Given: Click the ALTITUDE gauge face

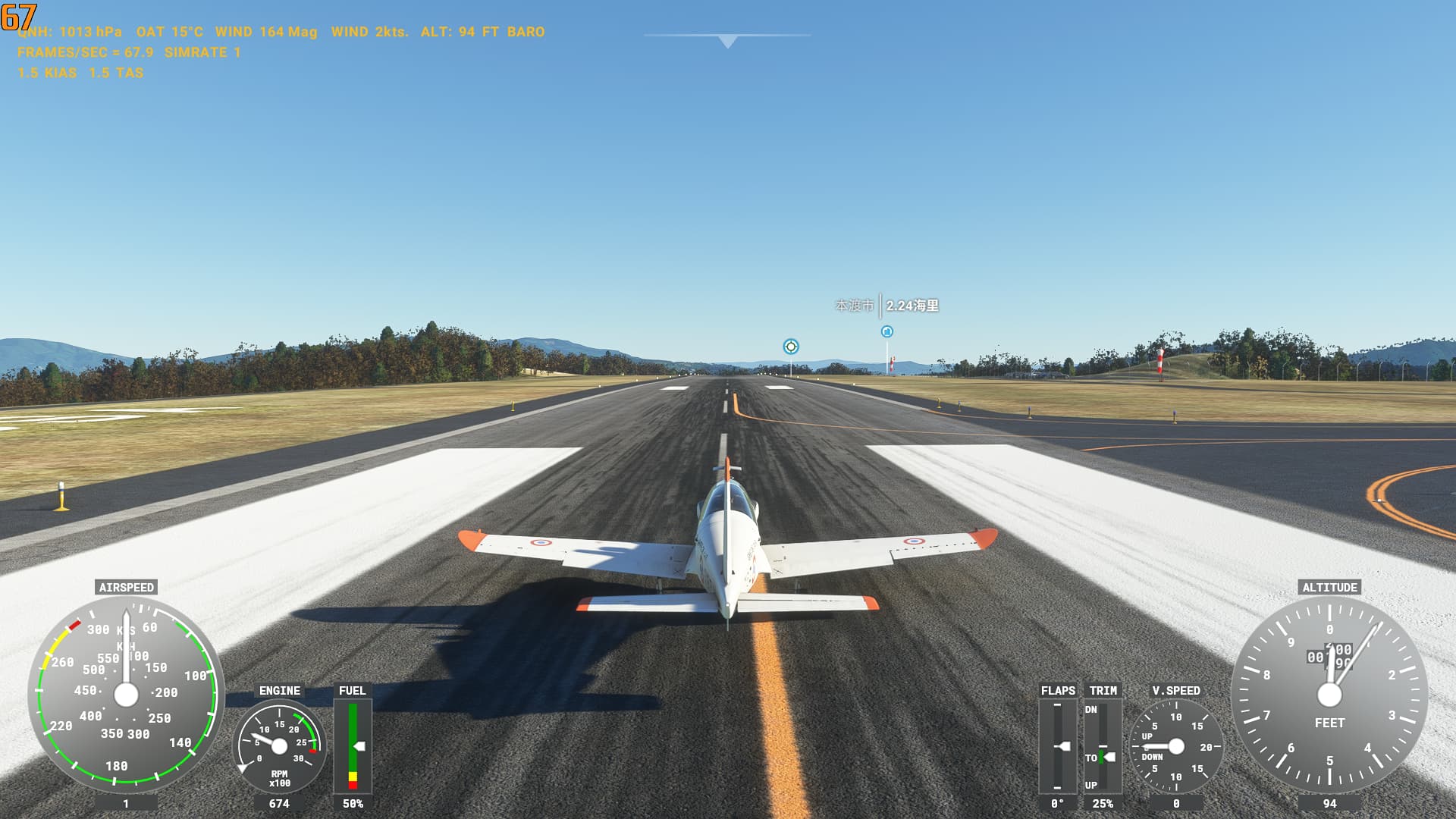Looking at the screenshot, I should 1331,692.
